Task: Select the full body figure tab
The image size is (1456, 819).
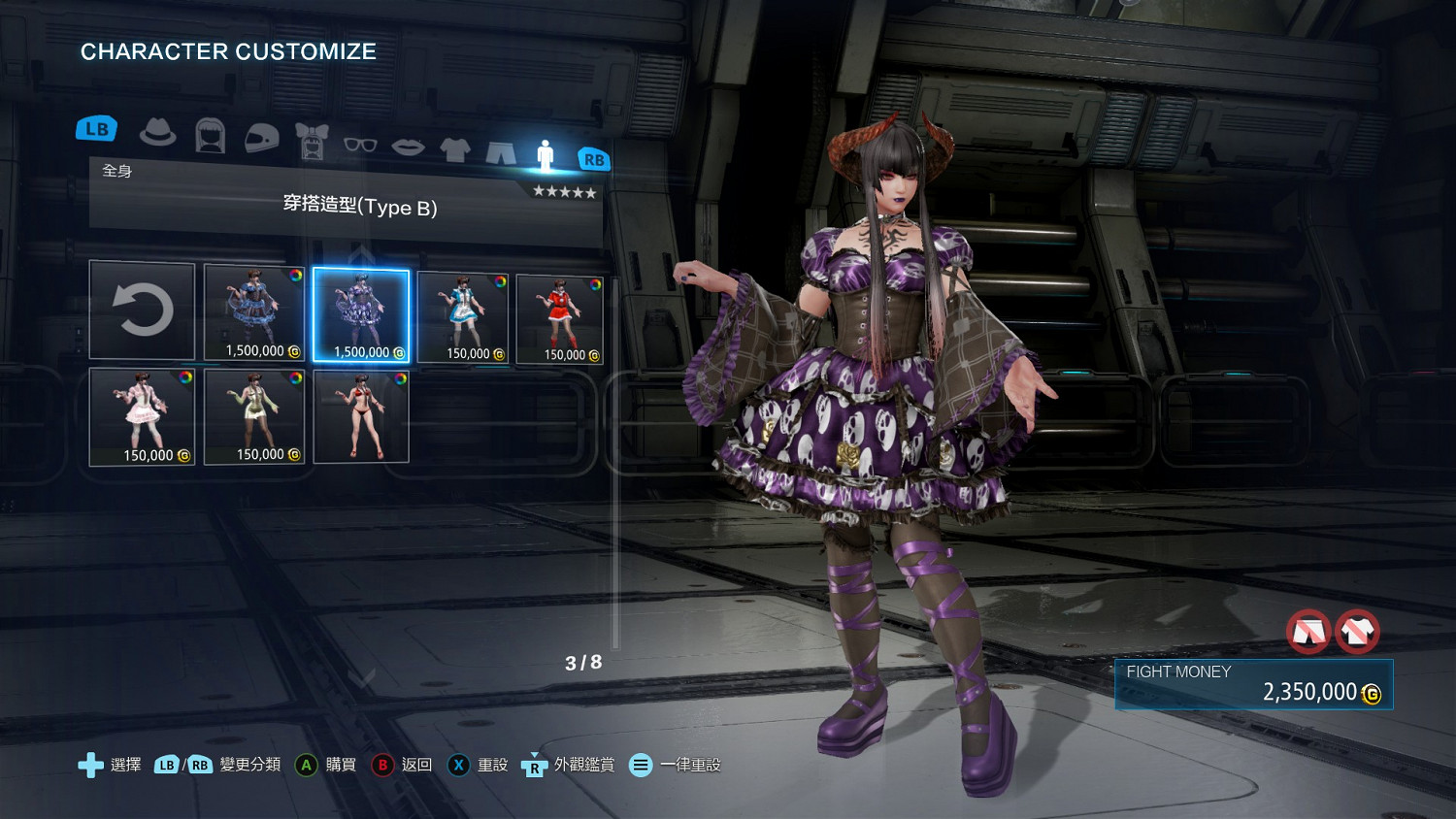Action: pos(546,155)
